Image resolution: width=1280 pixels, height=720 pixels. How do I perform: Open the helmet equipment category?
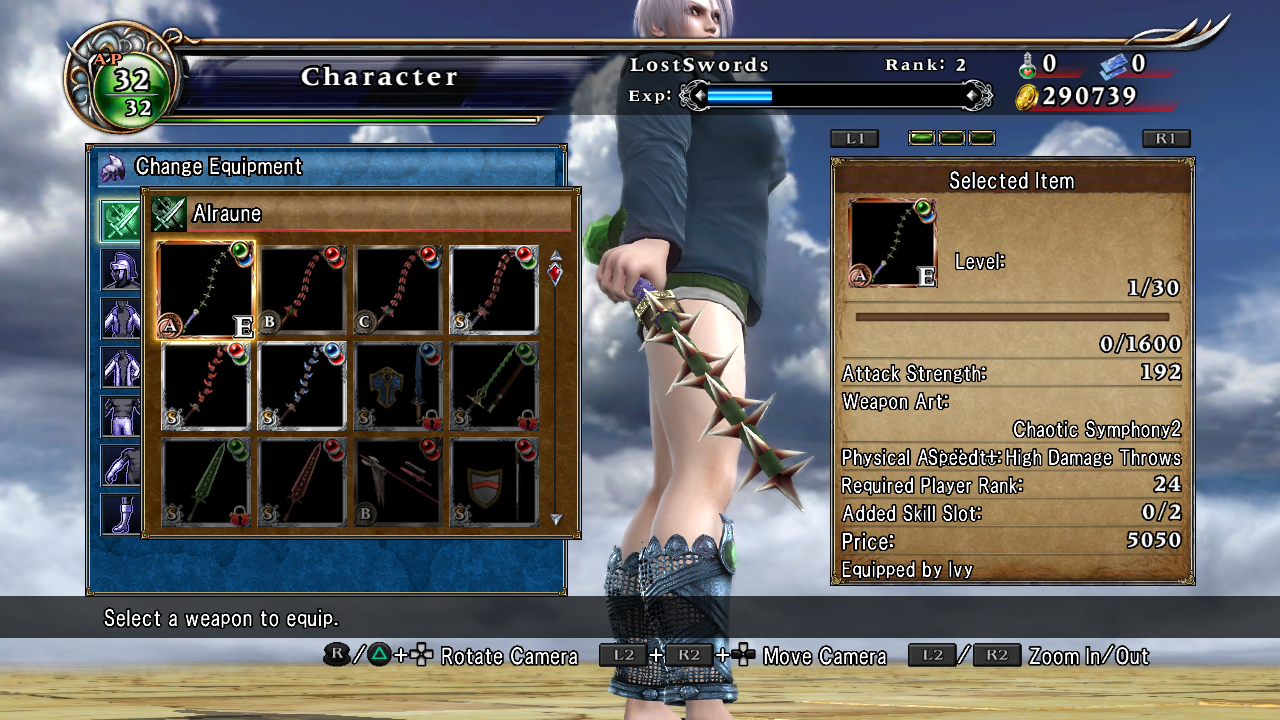tap(120, 269)
